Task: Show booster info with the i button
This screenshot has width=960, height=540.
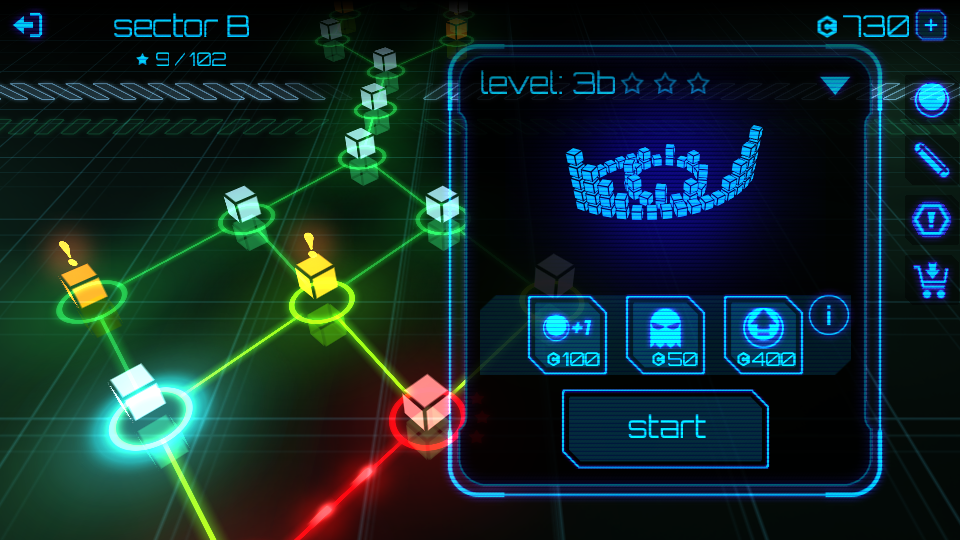Action: [x=829, y=316]
